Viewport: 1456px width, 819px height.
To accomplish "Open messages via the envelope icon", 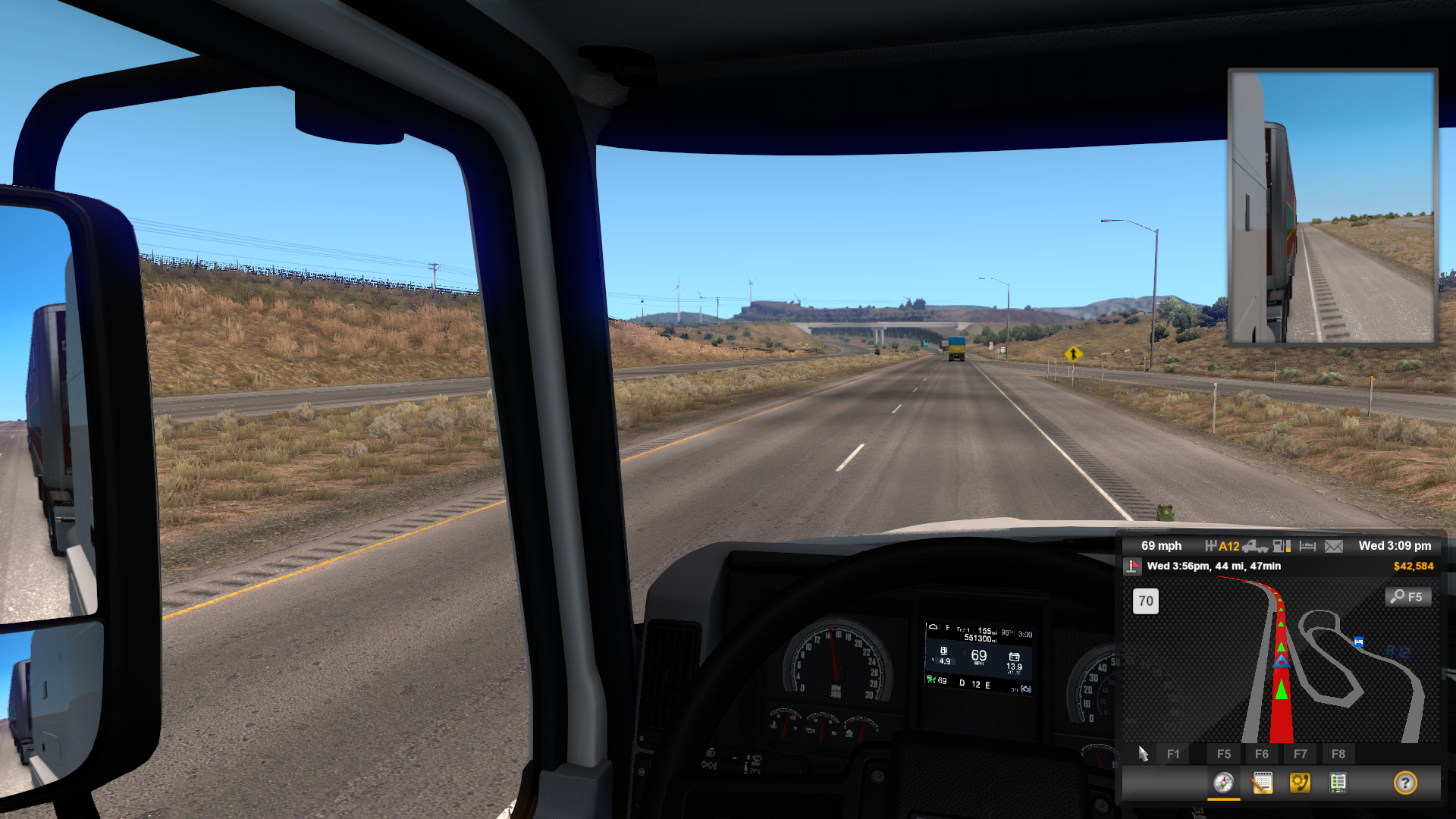I will 1332,546.
